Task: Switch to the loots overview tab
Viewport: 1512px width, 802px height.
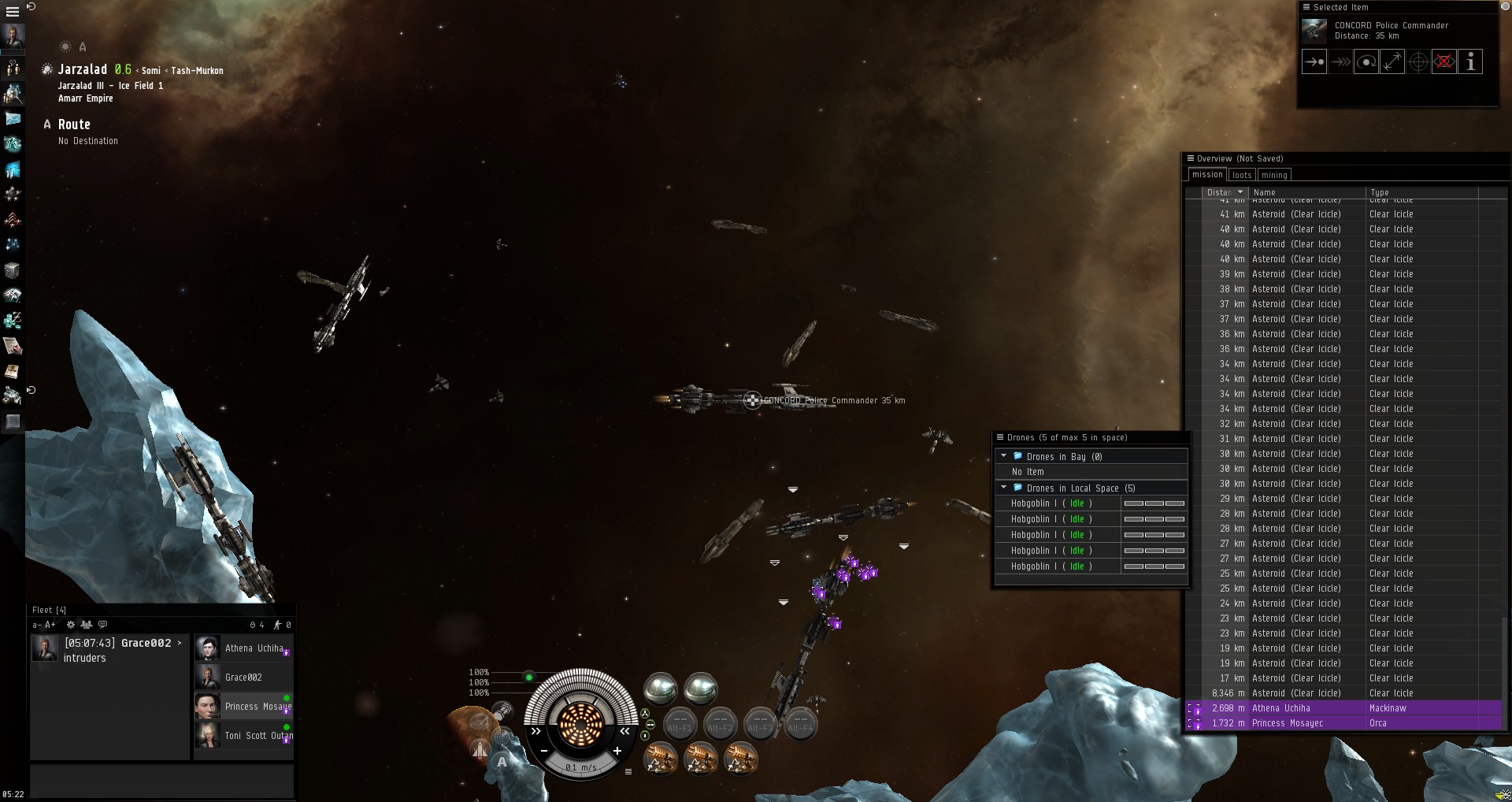Action: point(1242,175)
